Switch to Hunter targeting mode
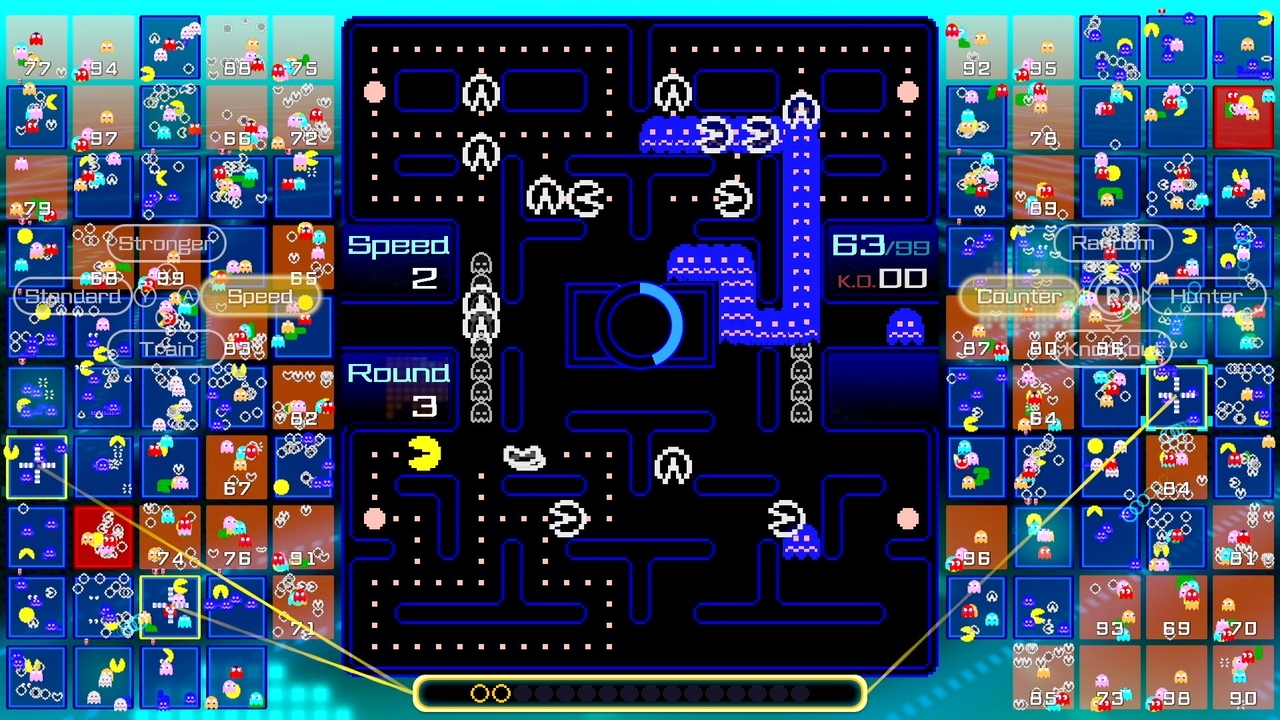This screenshot has width=1280, height=720. (1205, 296)
